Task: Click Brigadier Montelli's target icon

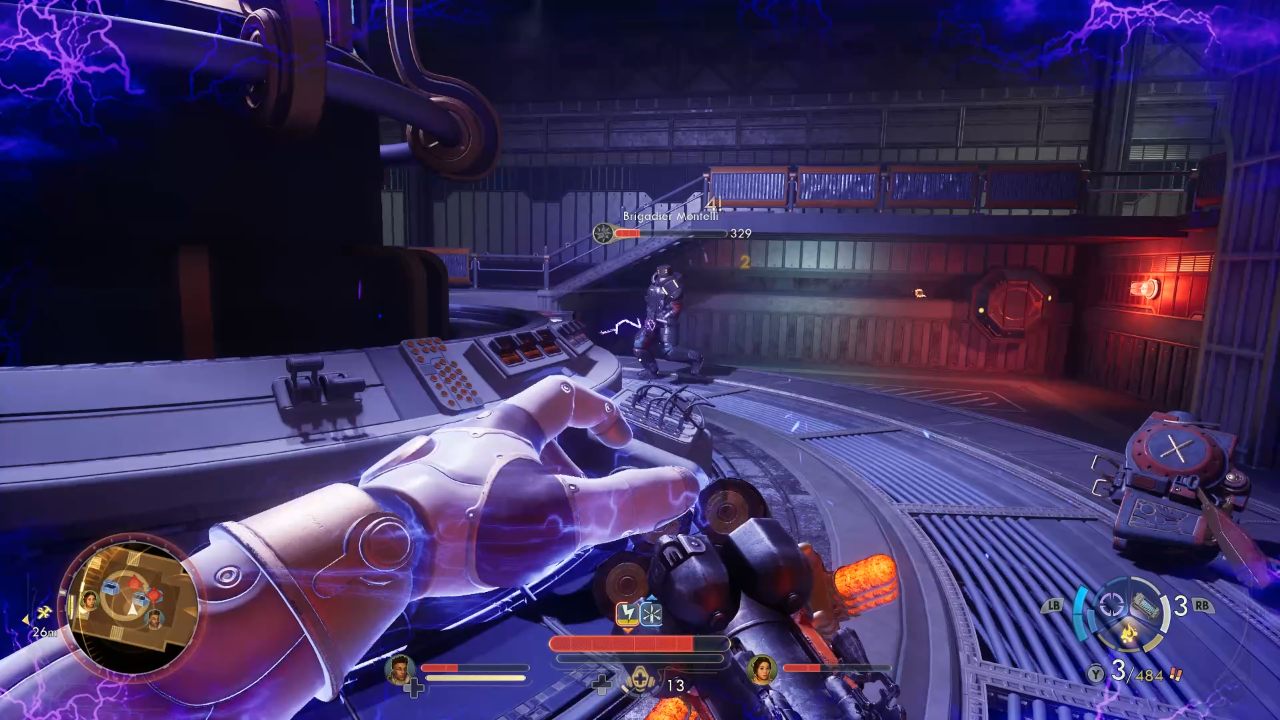Action: pyautogui.click(x=603, y=233)
